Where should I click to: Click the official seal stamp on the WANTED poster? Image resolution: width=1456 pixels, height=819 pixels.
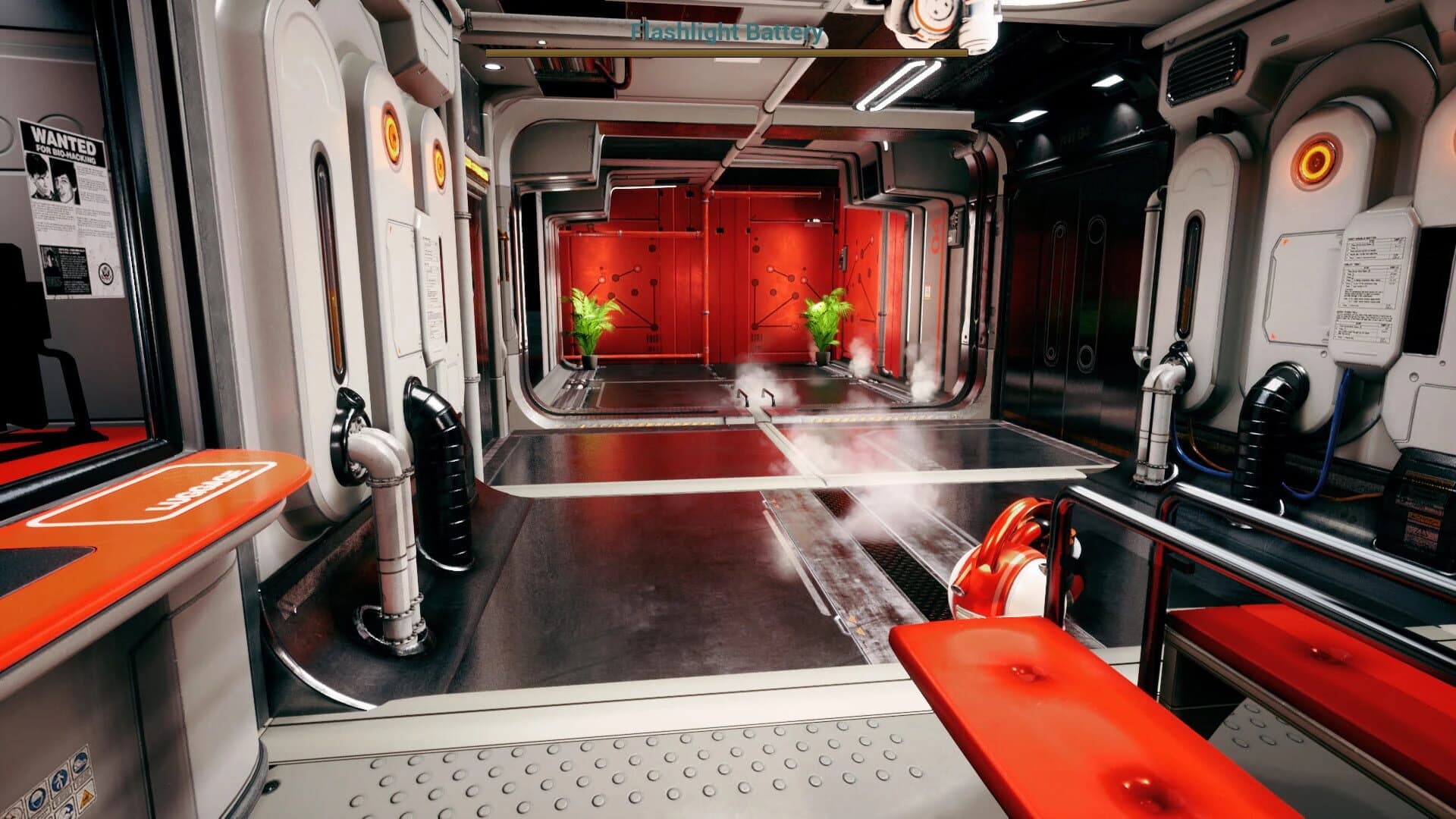[x=105, y=273]
